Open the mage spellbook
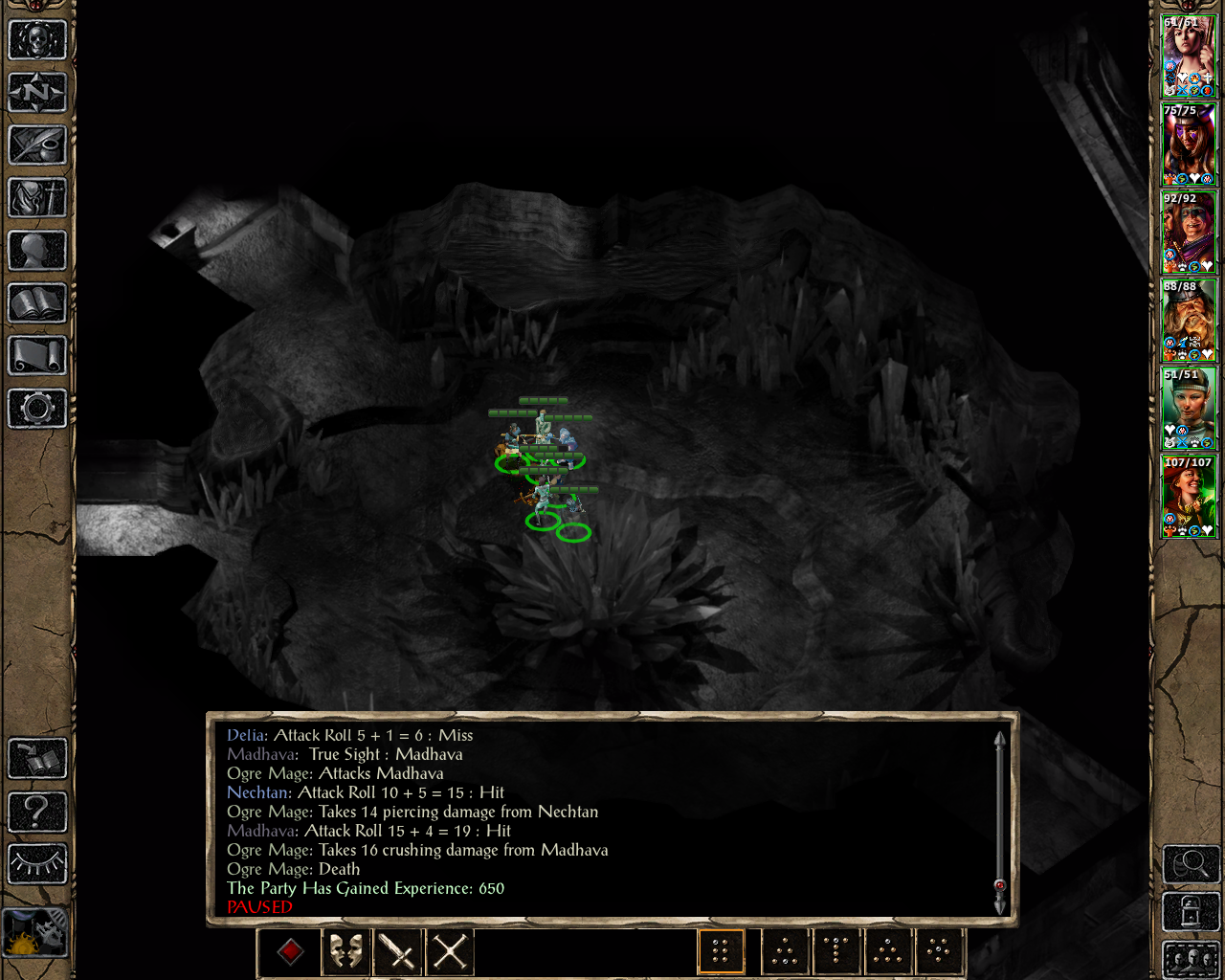Viewport: 1225px width, 980px height. click(x=37, y=303)
